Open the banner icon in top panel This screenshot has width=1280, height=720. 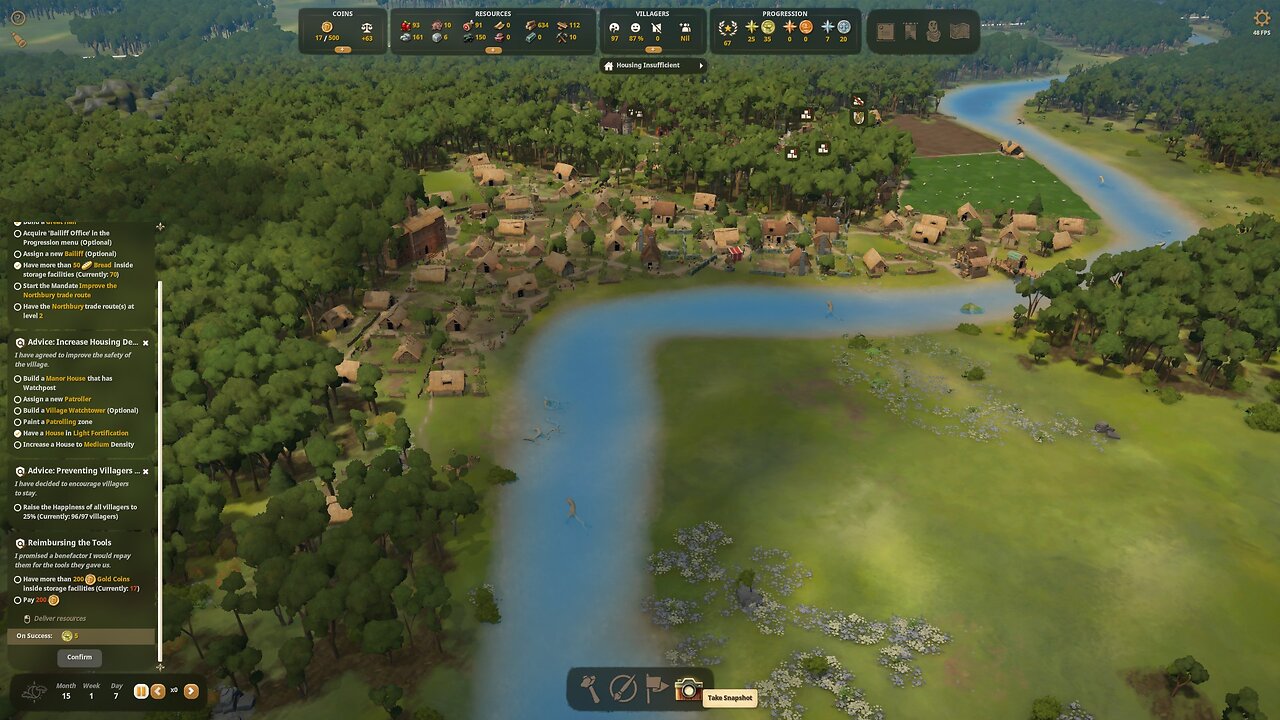(x=909, y=31)
